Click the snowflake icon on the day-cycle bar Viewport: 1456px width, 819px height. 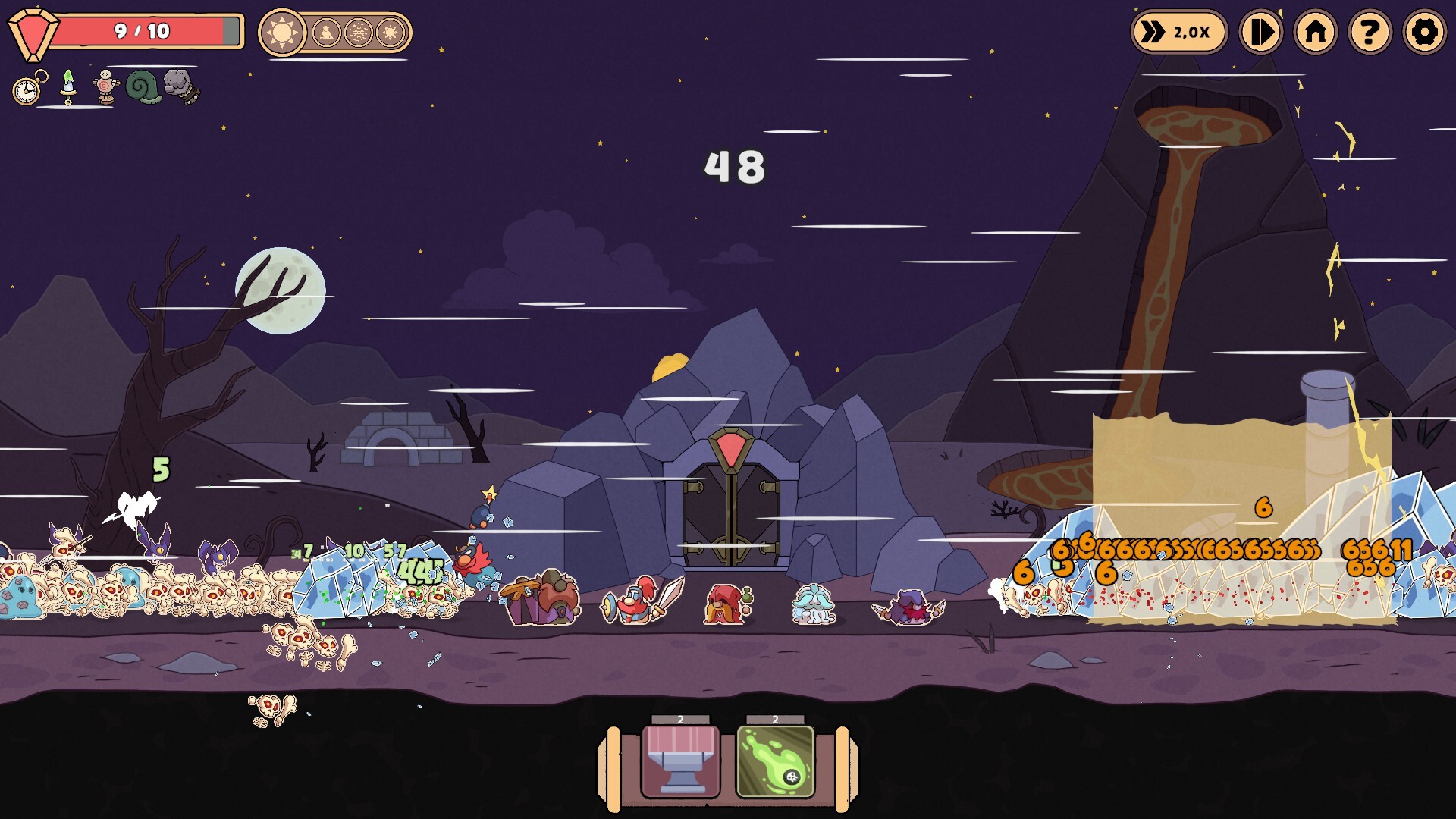tap(358, 32)
